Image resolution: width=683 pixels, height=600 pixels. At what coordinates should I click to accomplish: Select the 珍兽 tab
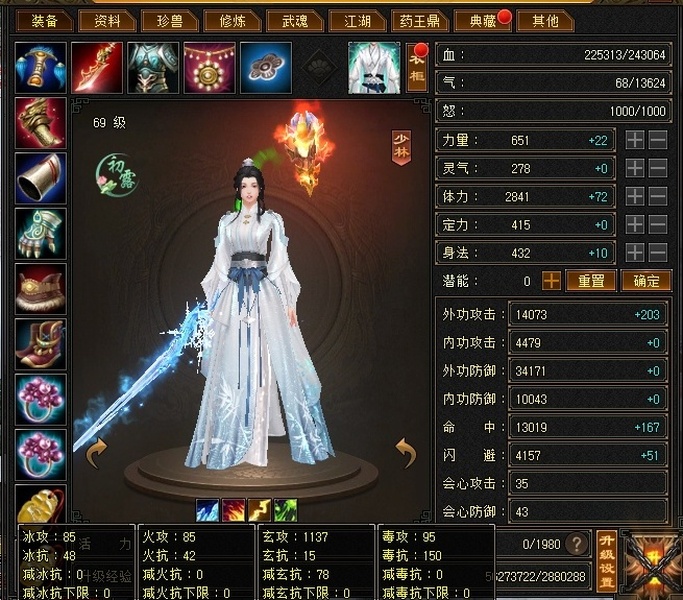click(x=168, y=21)
